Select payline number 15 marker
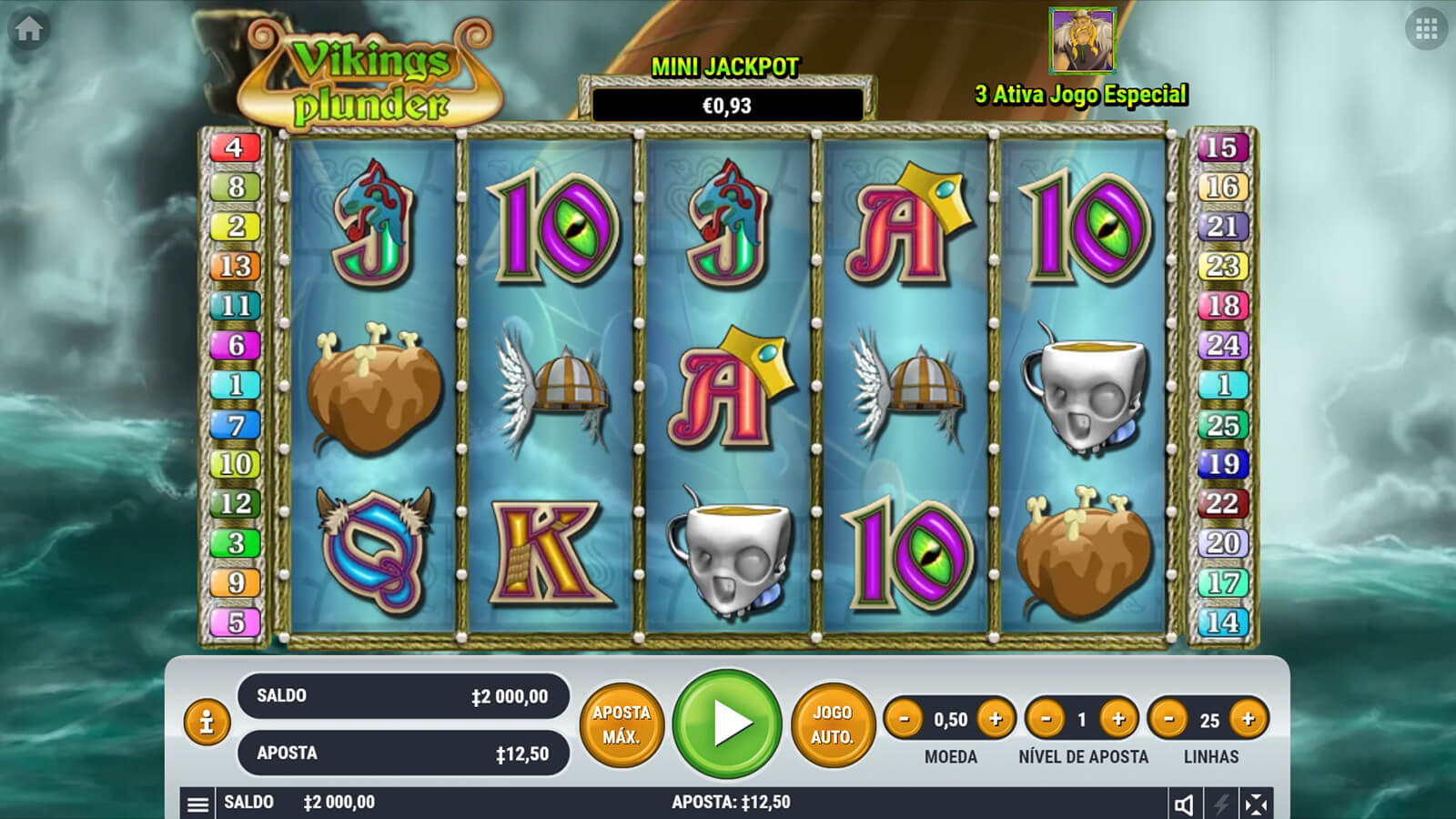 tap(1221, 147)
